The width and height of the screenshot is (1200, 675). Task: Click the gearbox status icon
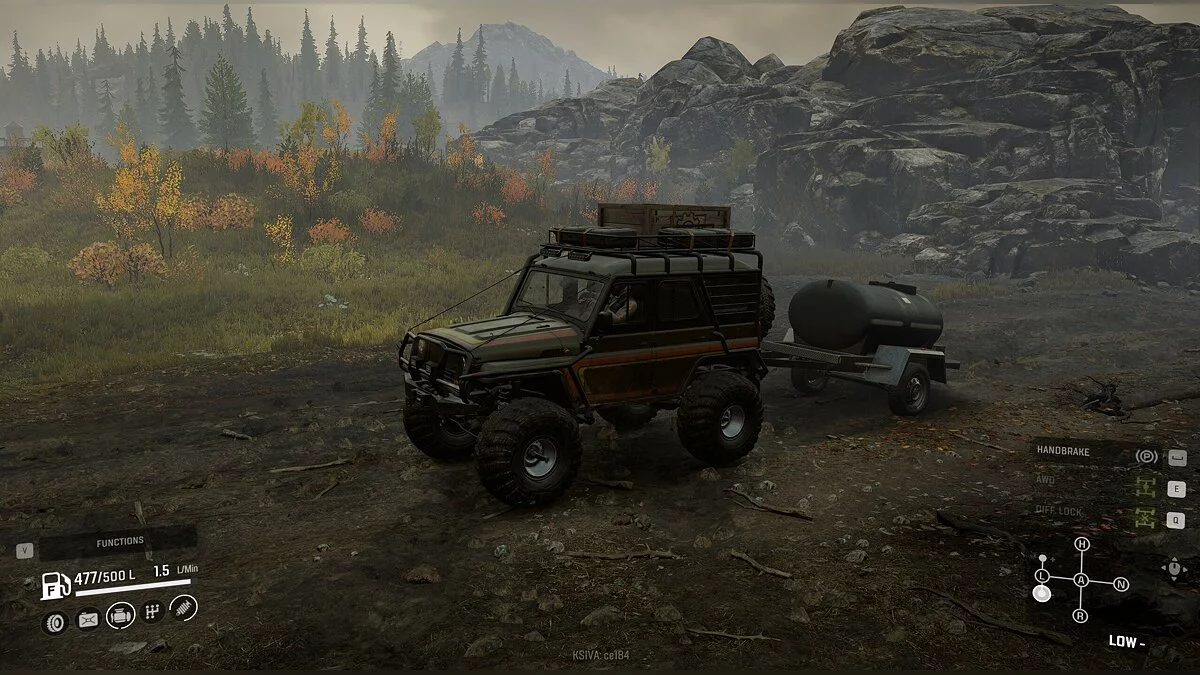point(152,611)
